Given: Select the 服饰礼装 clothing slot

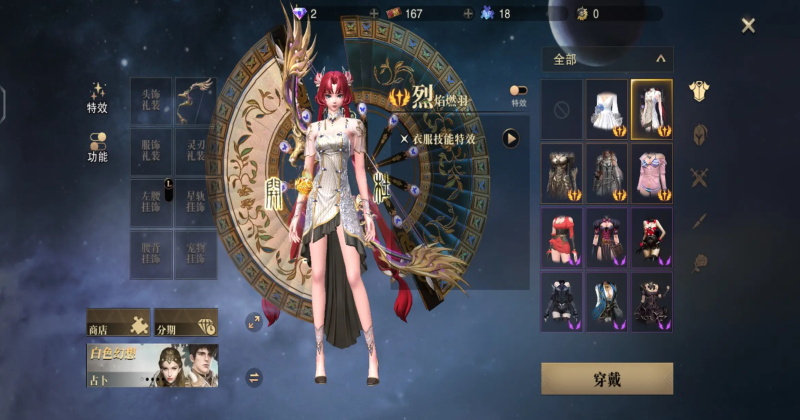Looking at the screenshot, I should (x=151, y=153).
